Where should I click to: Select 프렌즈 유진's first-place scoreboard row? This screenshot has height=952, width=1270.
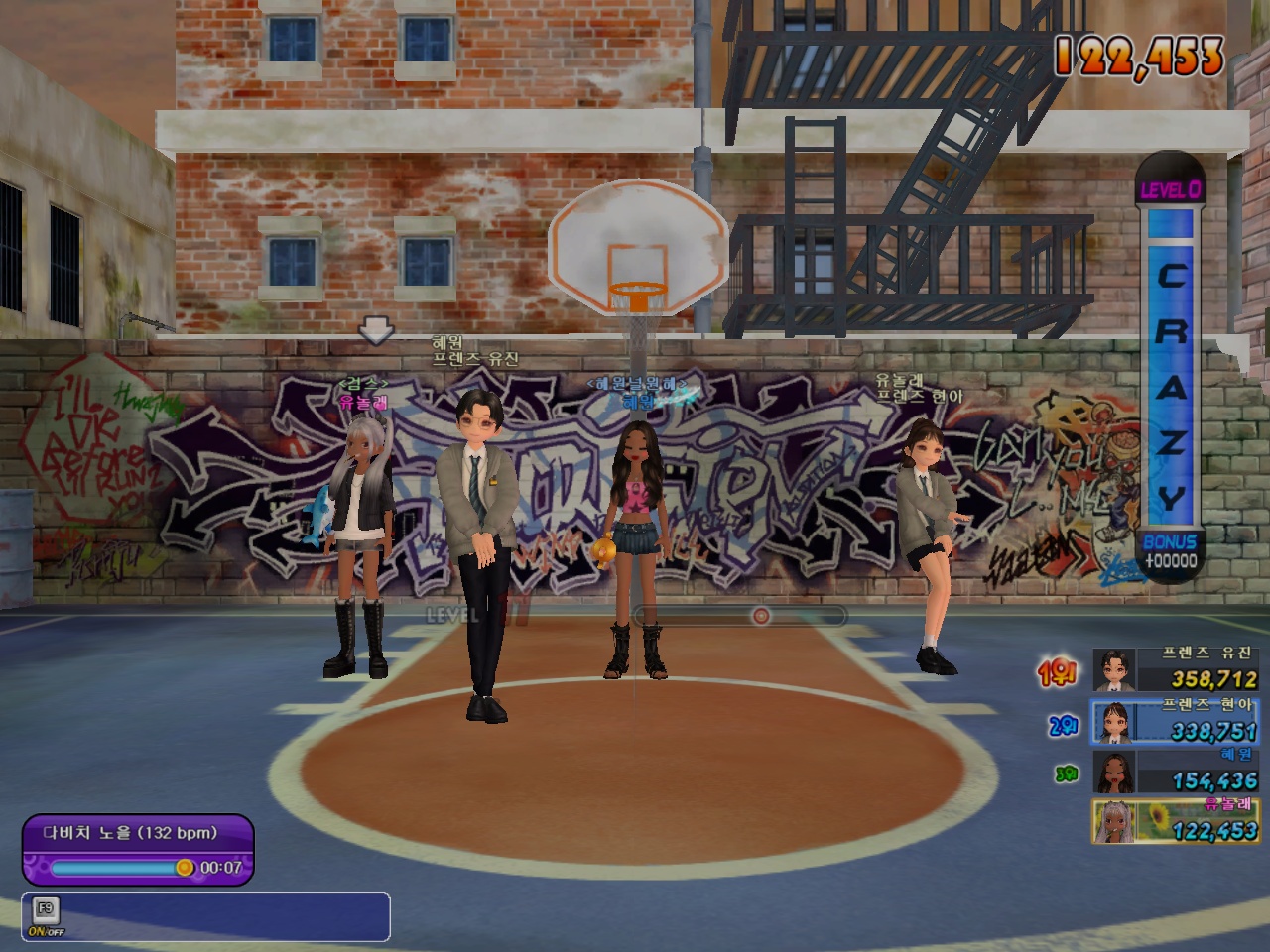click(x=1176, y=670)
